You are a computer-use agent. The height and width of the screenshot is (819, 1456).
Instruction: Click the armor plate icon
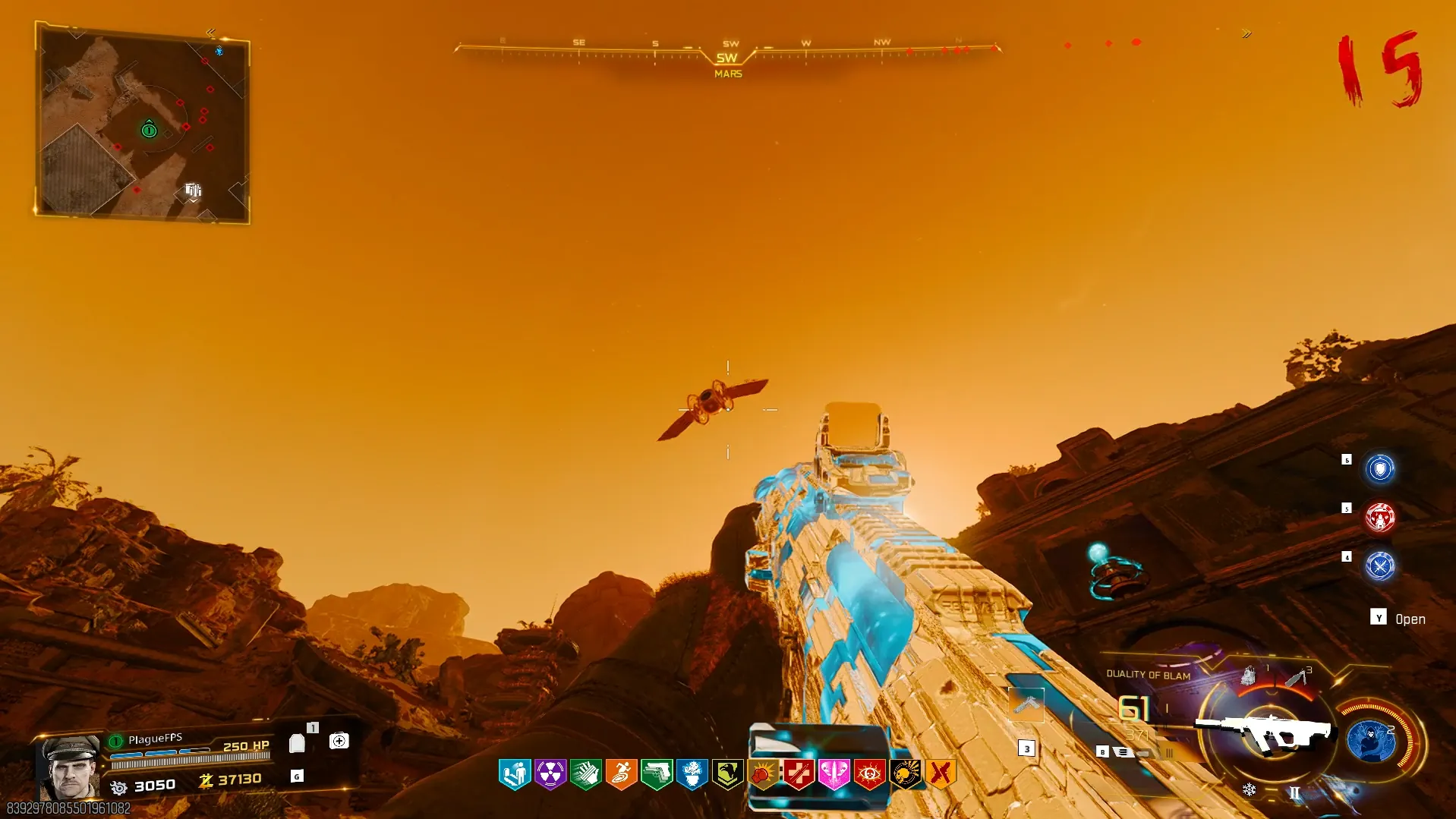click(x=297, y=743)
